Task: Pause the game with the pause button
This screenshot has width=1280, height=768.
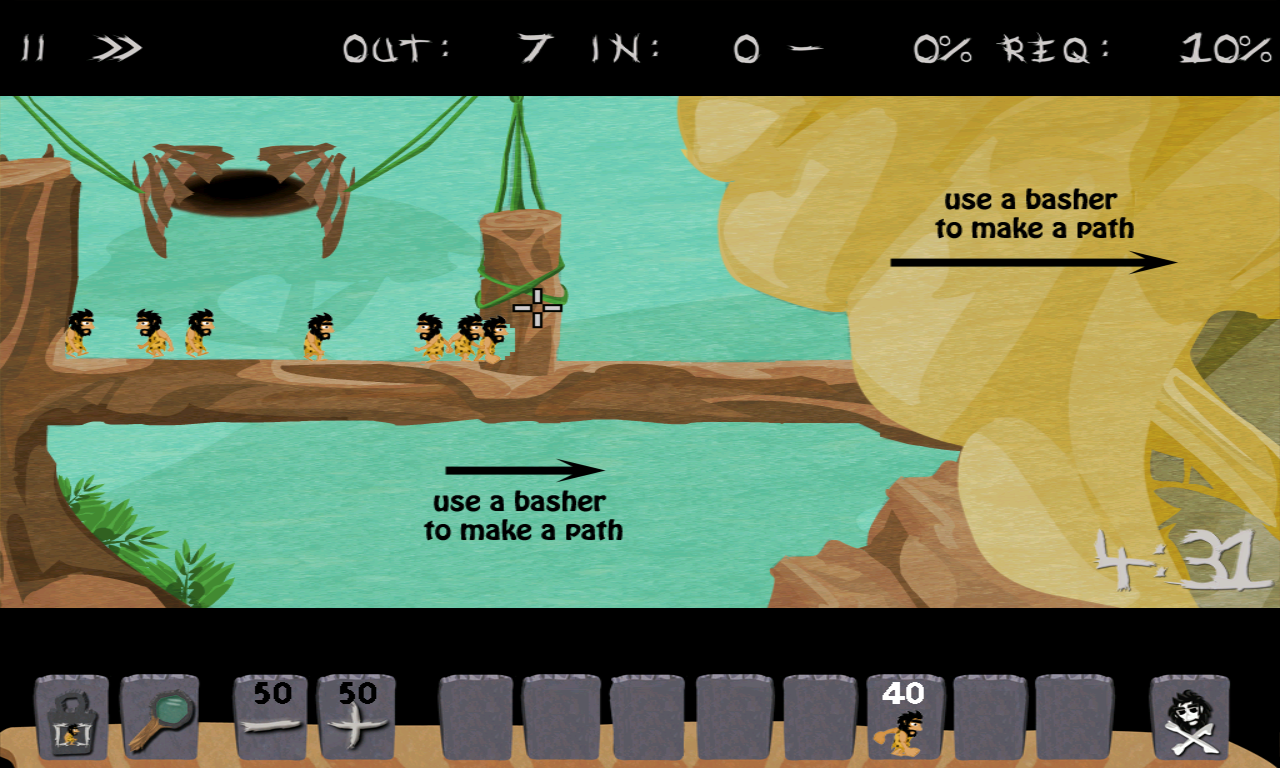Action: 34,48
